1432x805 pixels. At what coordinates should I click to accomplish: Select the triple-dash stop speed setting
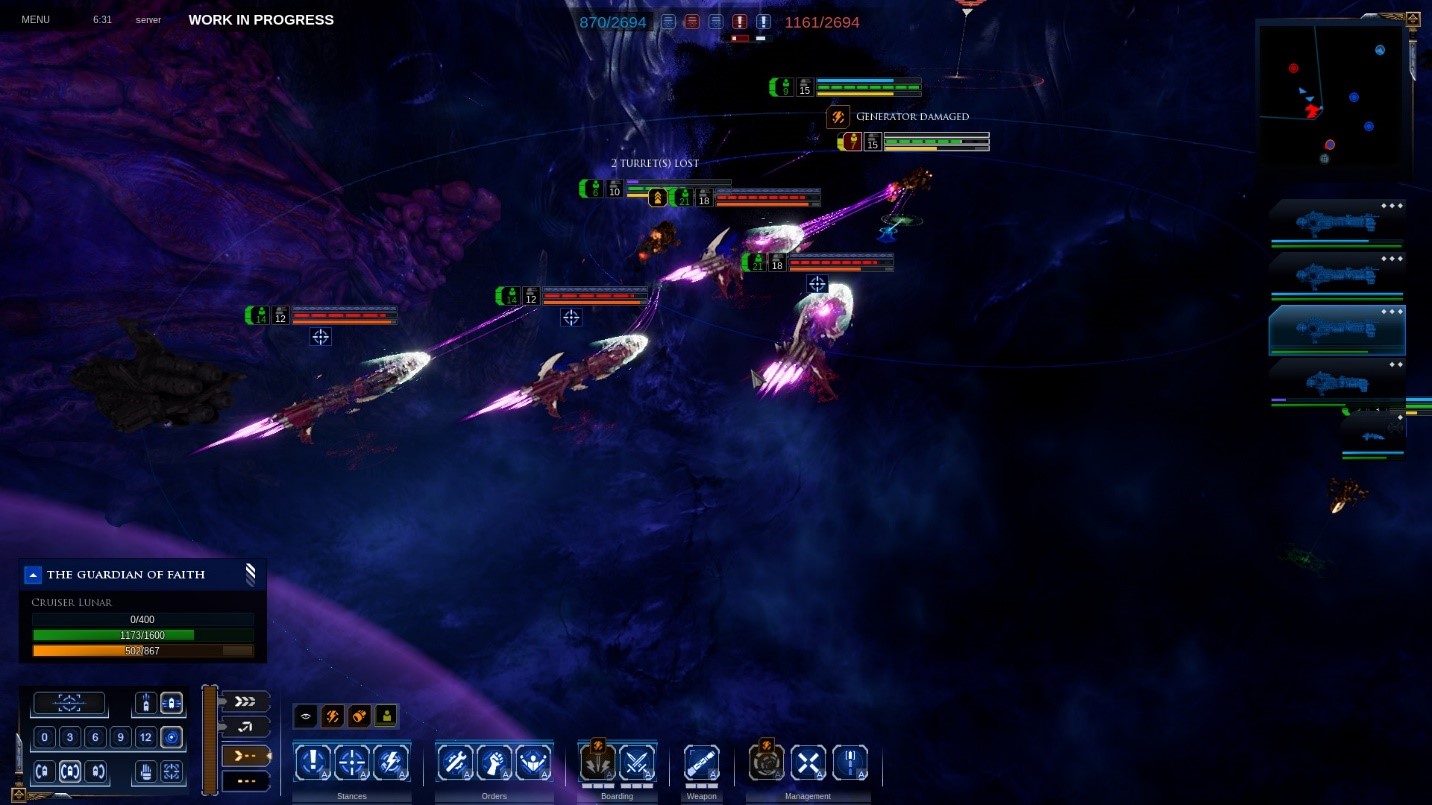244,780
